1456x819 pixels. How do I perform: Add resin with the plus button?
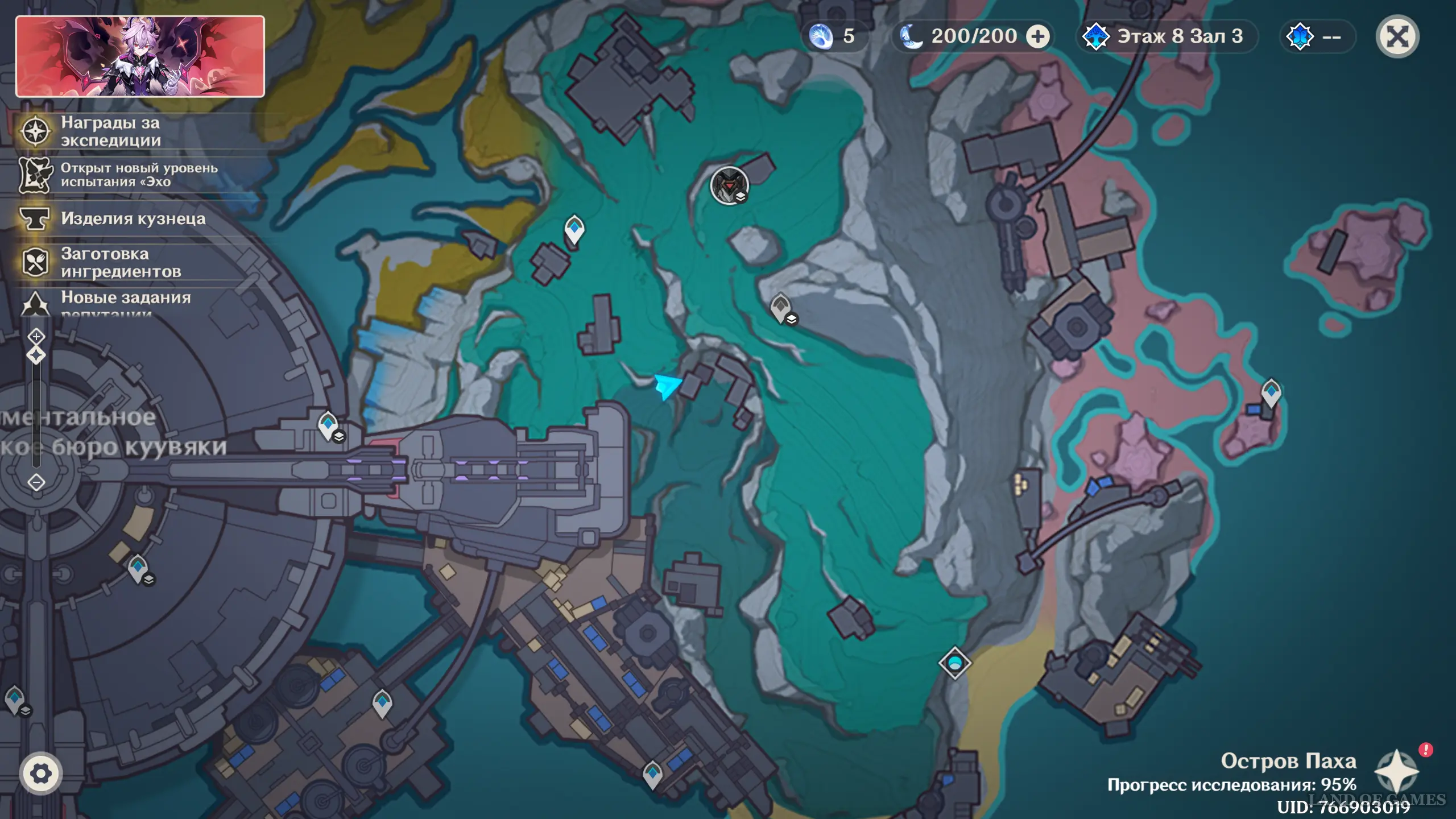pyautogui.click(x=1038, y=37)
